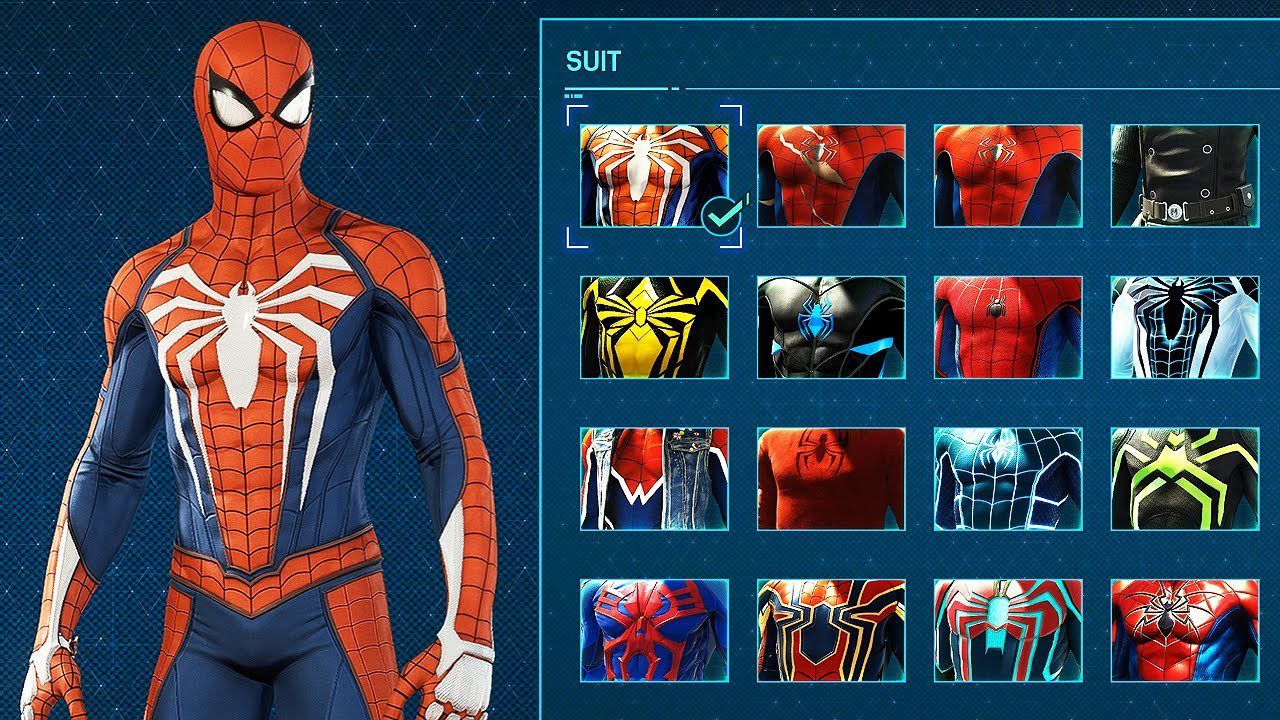1280x720 pixels.
Task: Select the glowing blue wireframe suit
Action: pyautogui.click(x=1008, y=479)
